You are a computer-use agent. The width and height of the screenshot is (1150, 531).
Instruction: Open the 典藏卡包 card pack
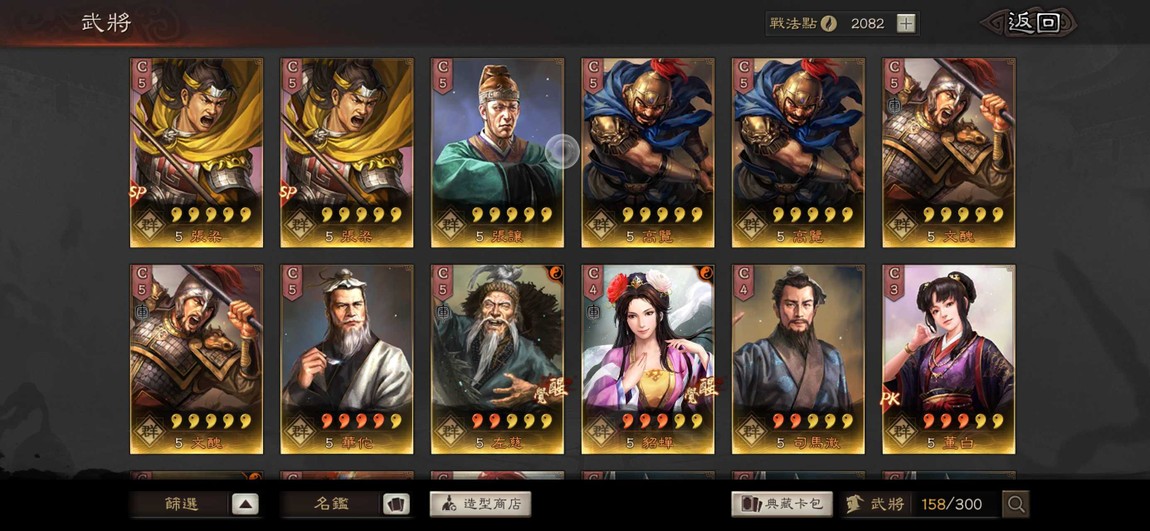tap(782, 504)
